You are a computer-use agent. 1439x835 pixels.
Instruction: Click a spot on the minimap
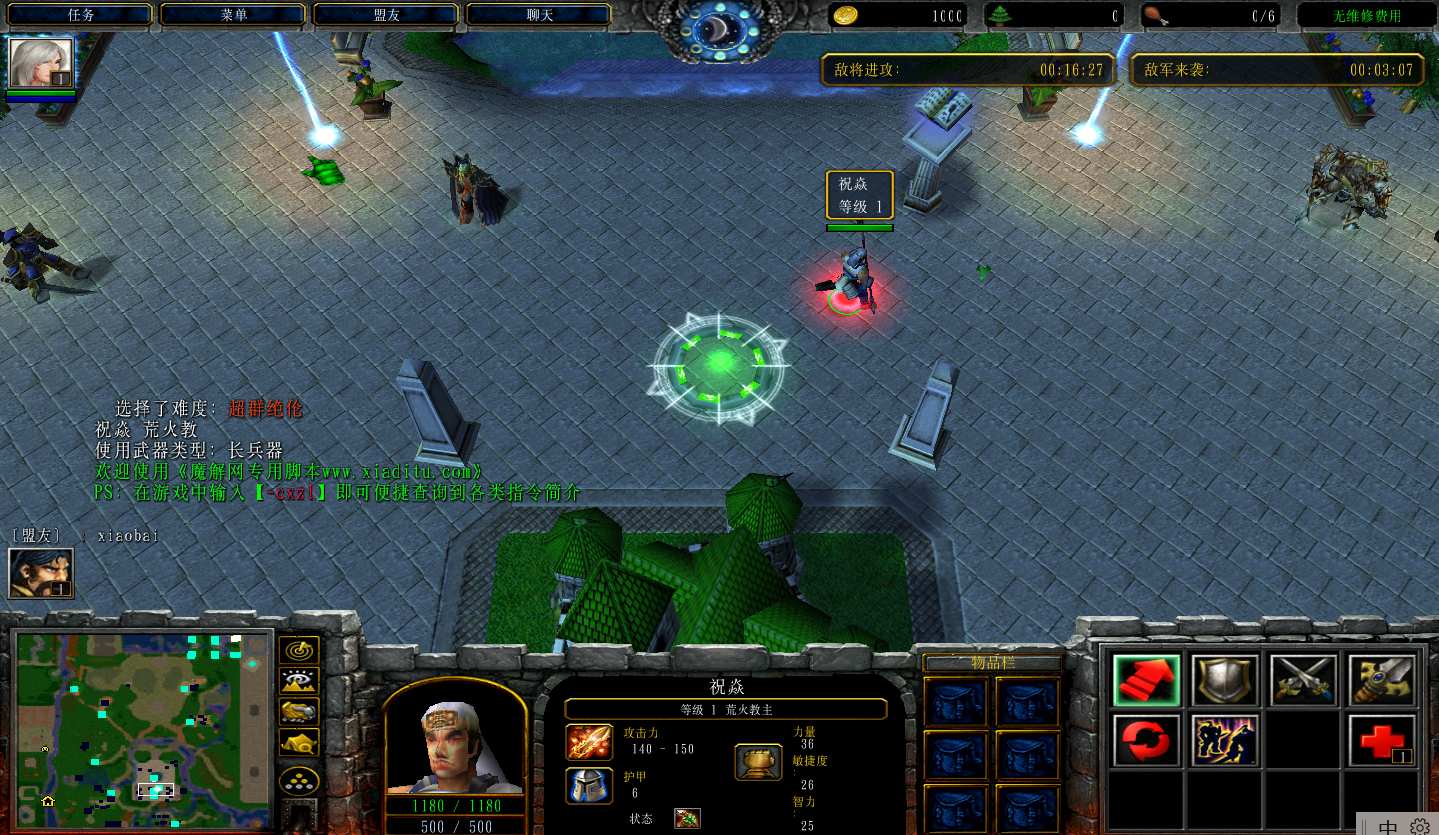(143, 718)
